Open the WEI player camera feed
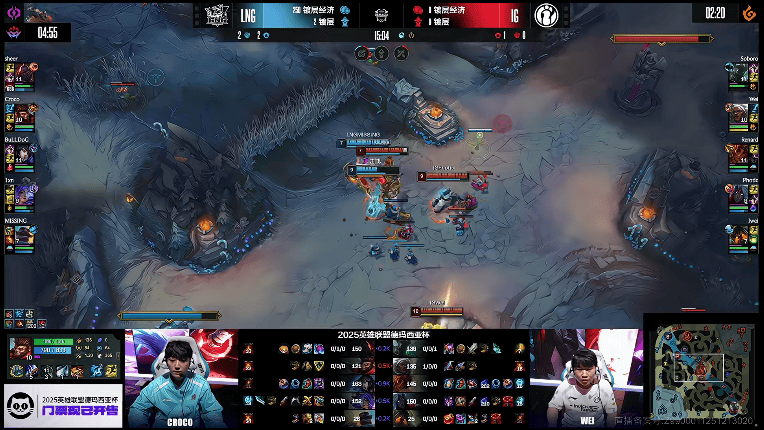Image resolution: width=764 pixels, height=430 pixels. pos(587,375)
